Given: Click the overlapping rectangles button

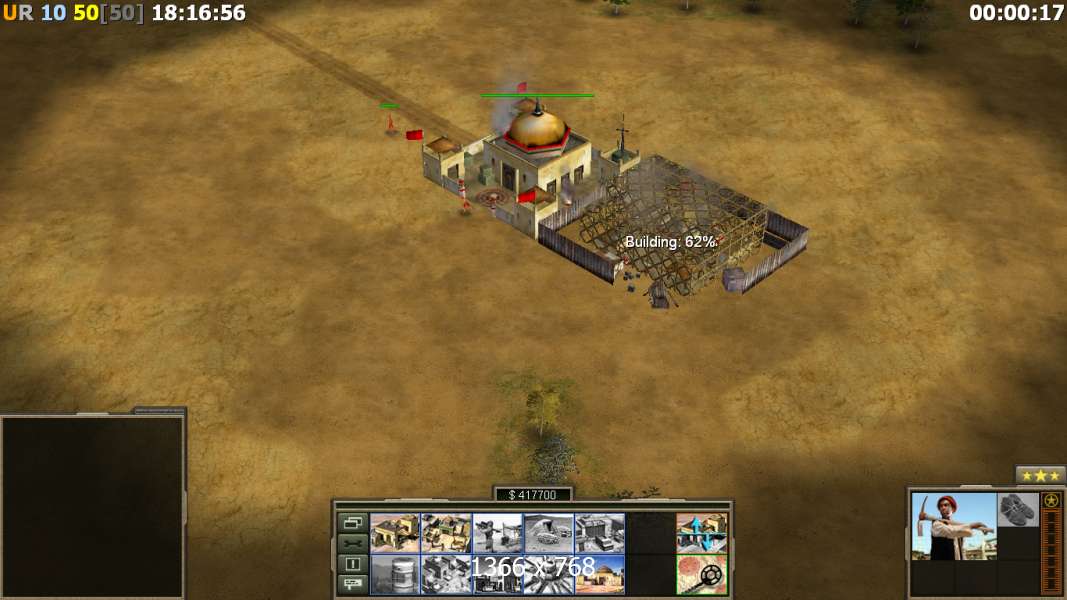Looking at the screenshot, I should [352, 523].
